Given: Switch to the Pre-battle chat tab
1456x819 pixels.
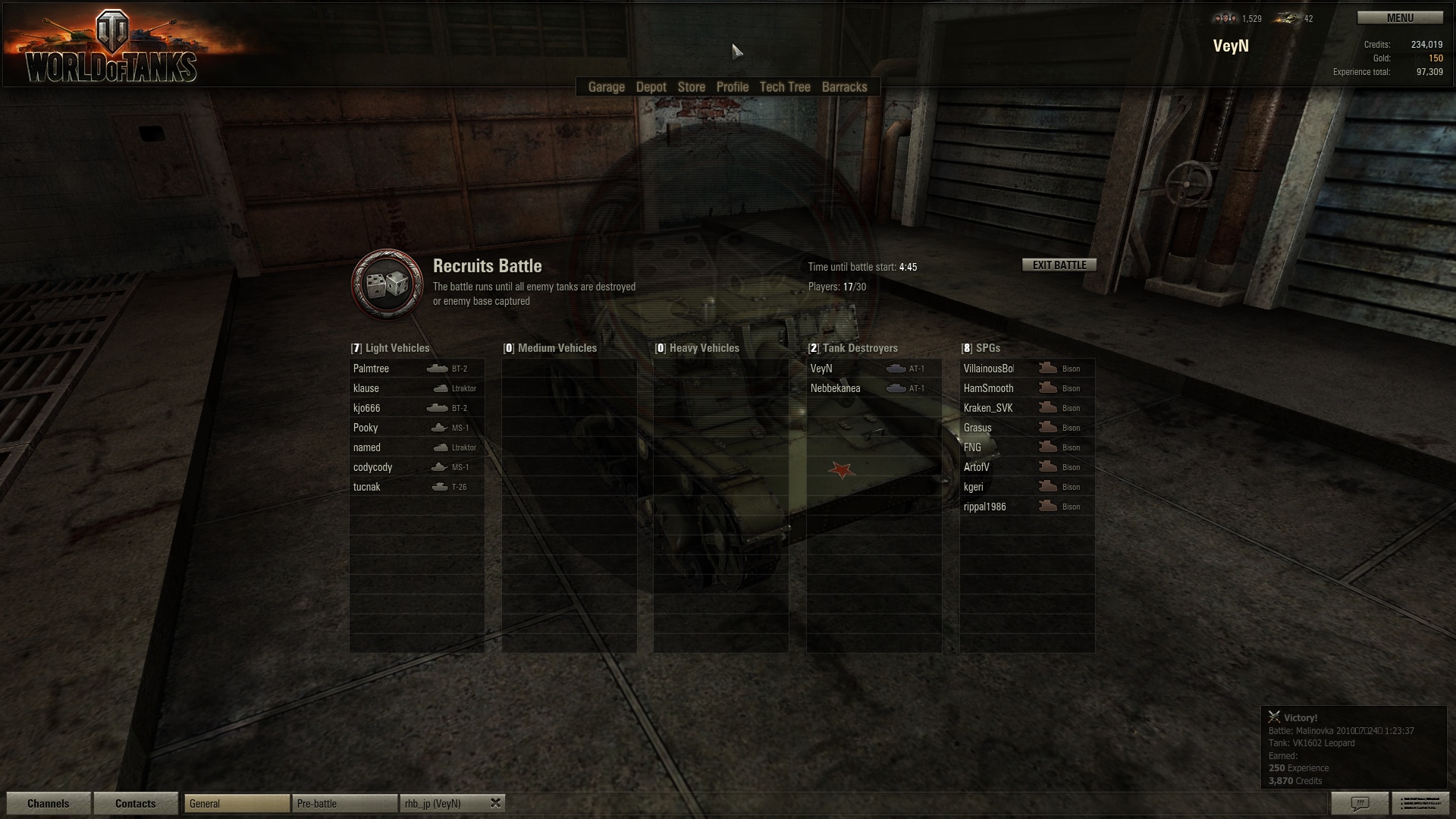Looking at the screenshot, I should [x=344, y=804].
